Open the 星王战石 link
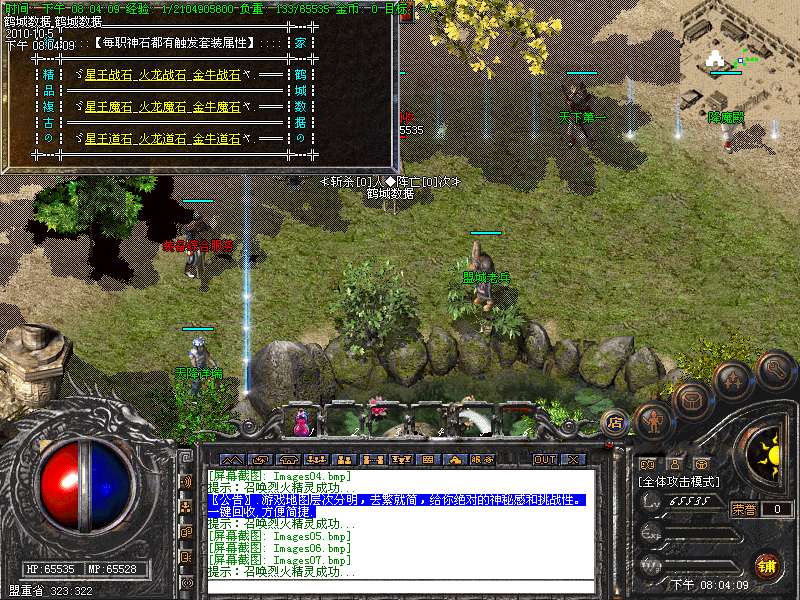Viewport: 800px width, 600px height. (109, 76)
